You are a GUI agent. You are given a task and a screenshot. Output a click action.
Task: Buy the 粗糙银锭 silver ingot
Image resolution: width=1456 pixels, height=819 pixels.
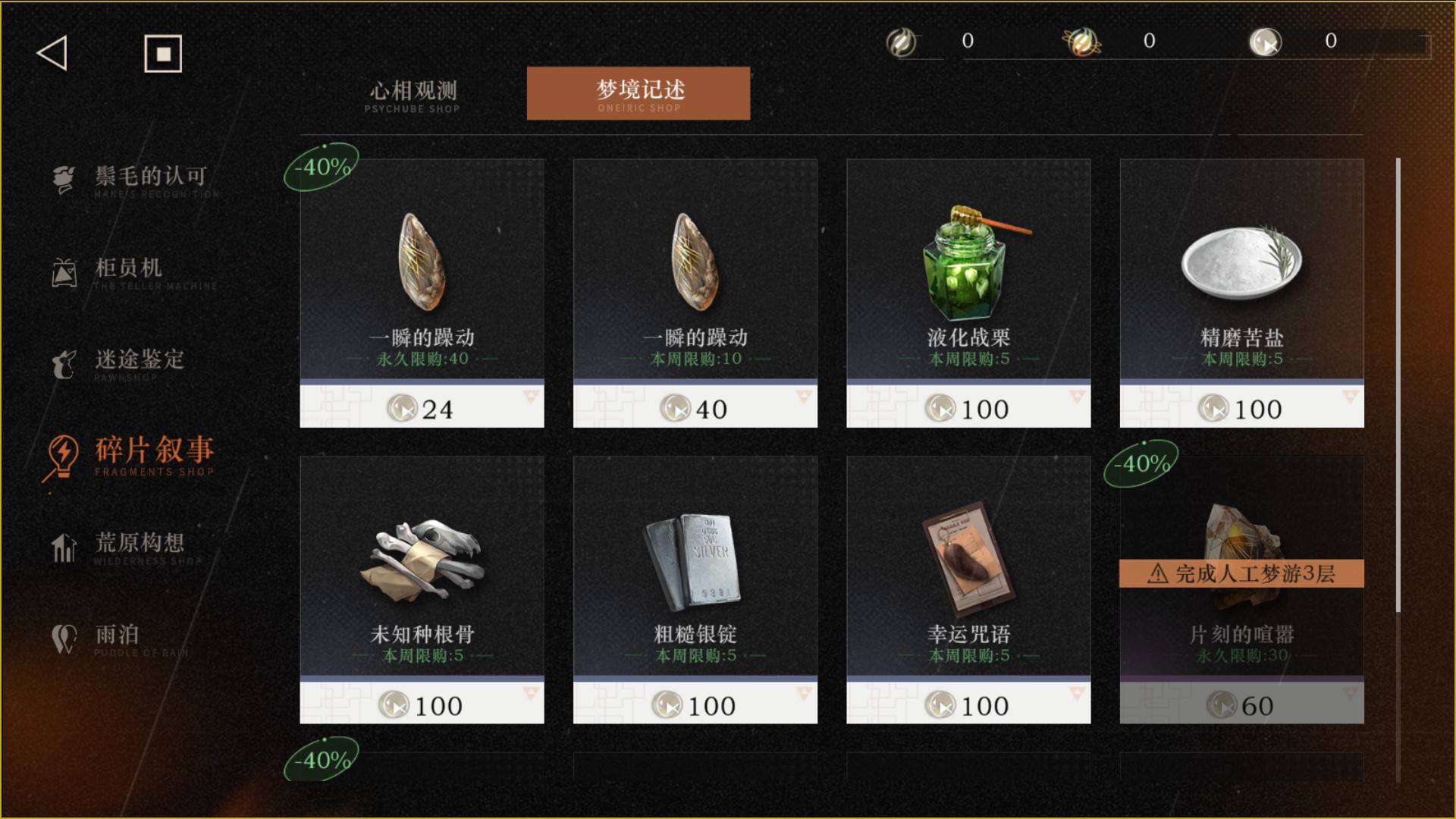[x=695, y=589]
